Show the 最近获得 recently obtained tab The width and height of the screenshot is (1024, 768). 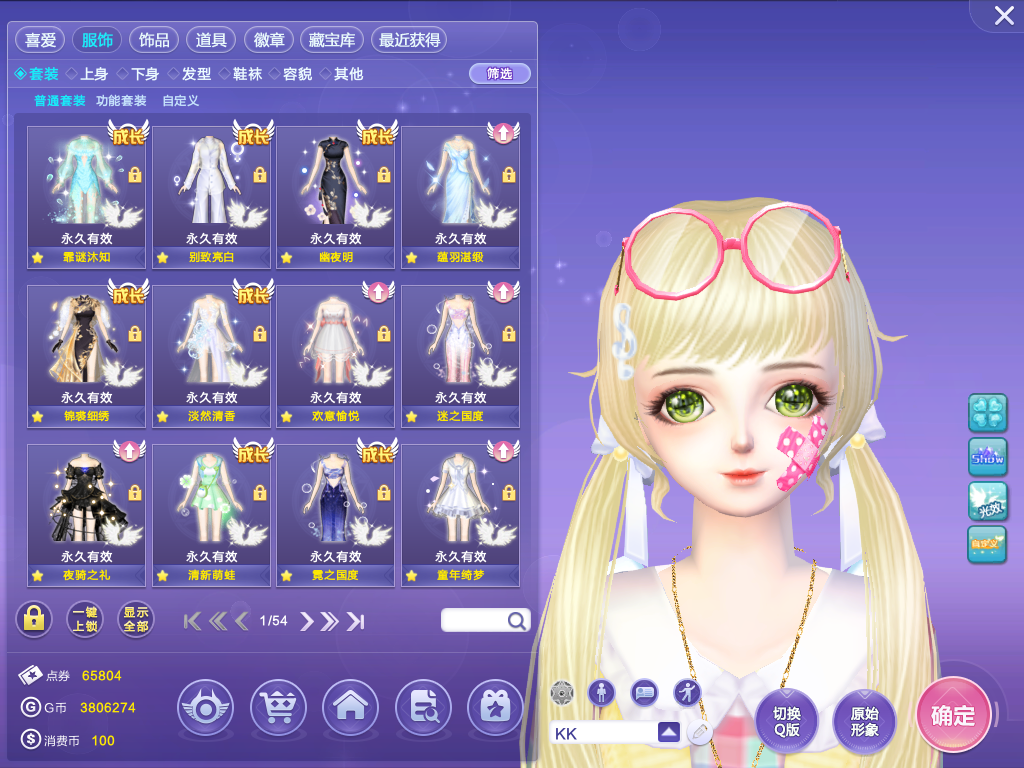(x=408, y=40)
